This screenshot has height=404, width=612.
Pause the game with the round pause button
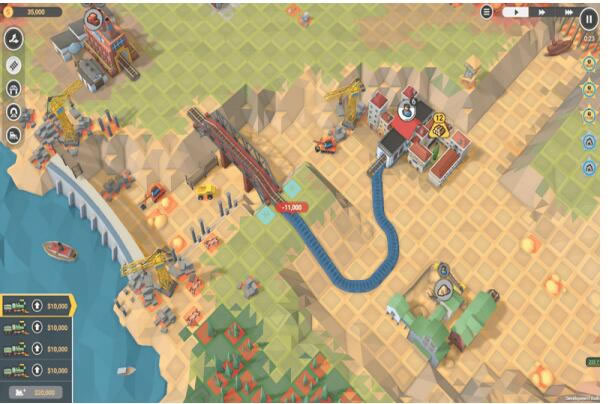590,17
